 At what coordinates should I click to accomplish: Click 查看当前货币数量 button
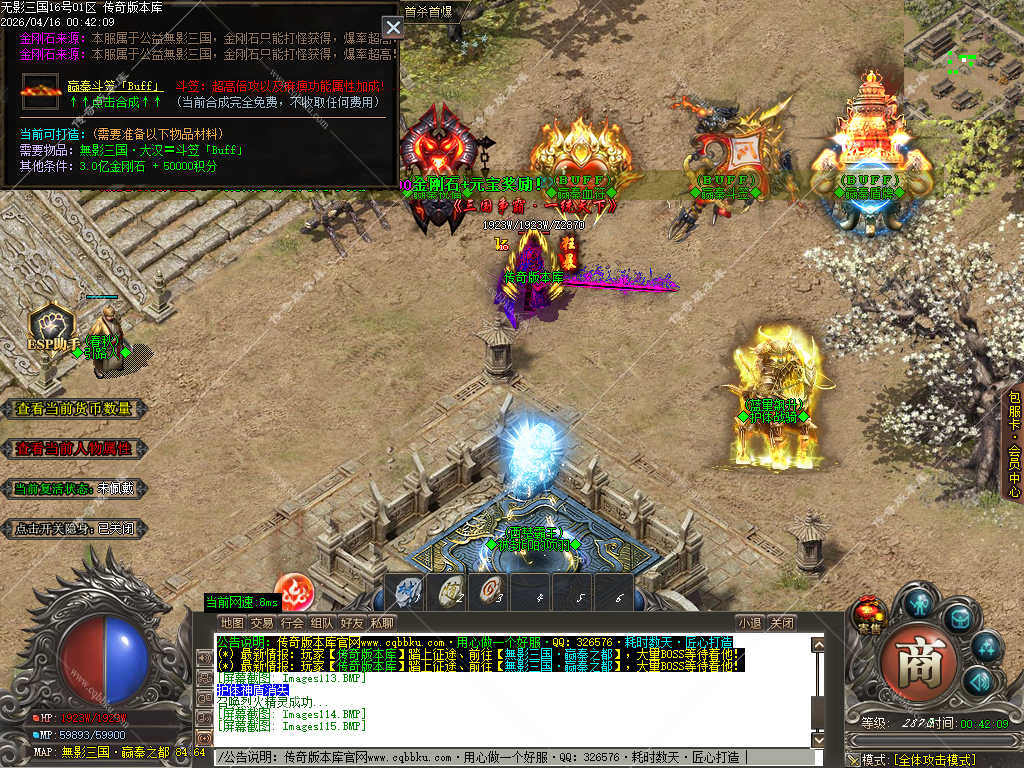click(x=74, y=408)
